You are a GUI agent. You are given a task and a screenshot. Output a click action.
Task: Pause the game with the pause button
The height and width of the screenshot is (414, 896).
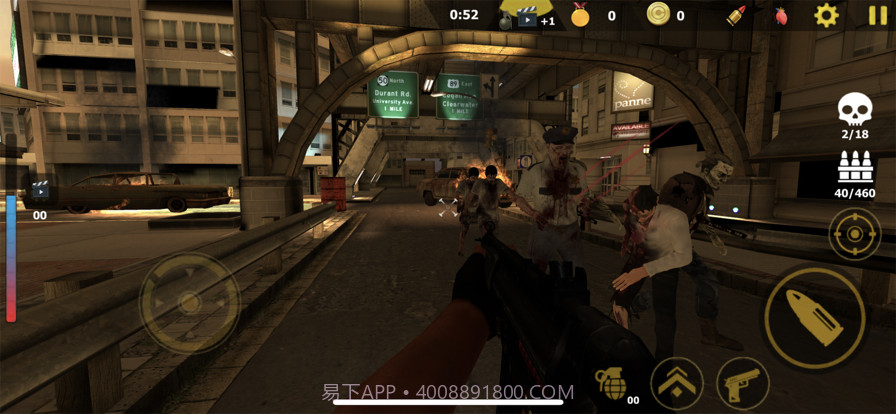(877, 15)
